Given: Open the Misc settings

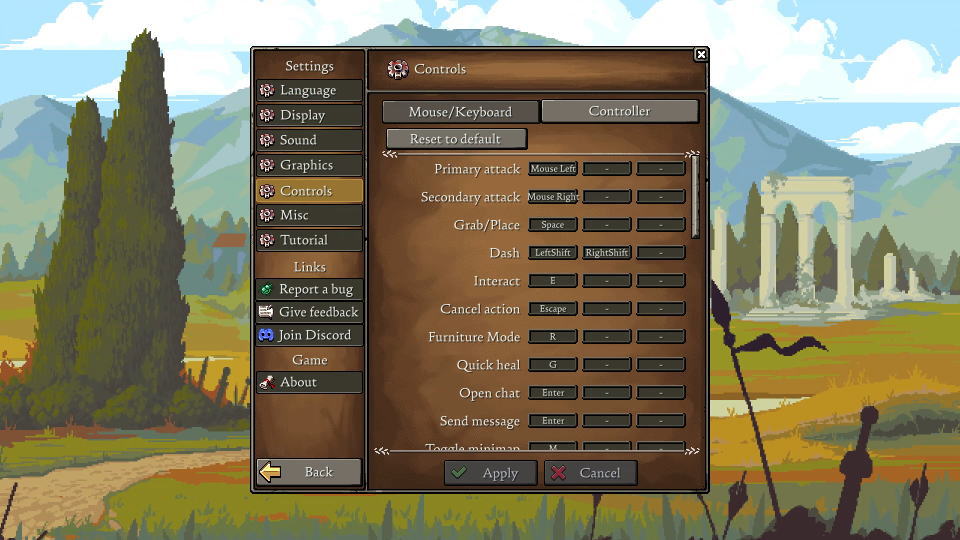Looking at the screenshot, I should 308,215.
